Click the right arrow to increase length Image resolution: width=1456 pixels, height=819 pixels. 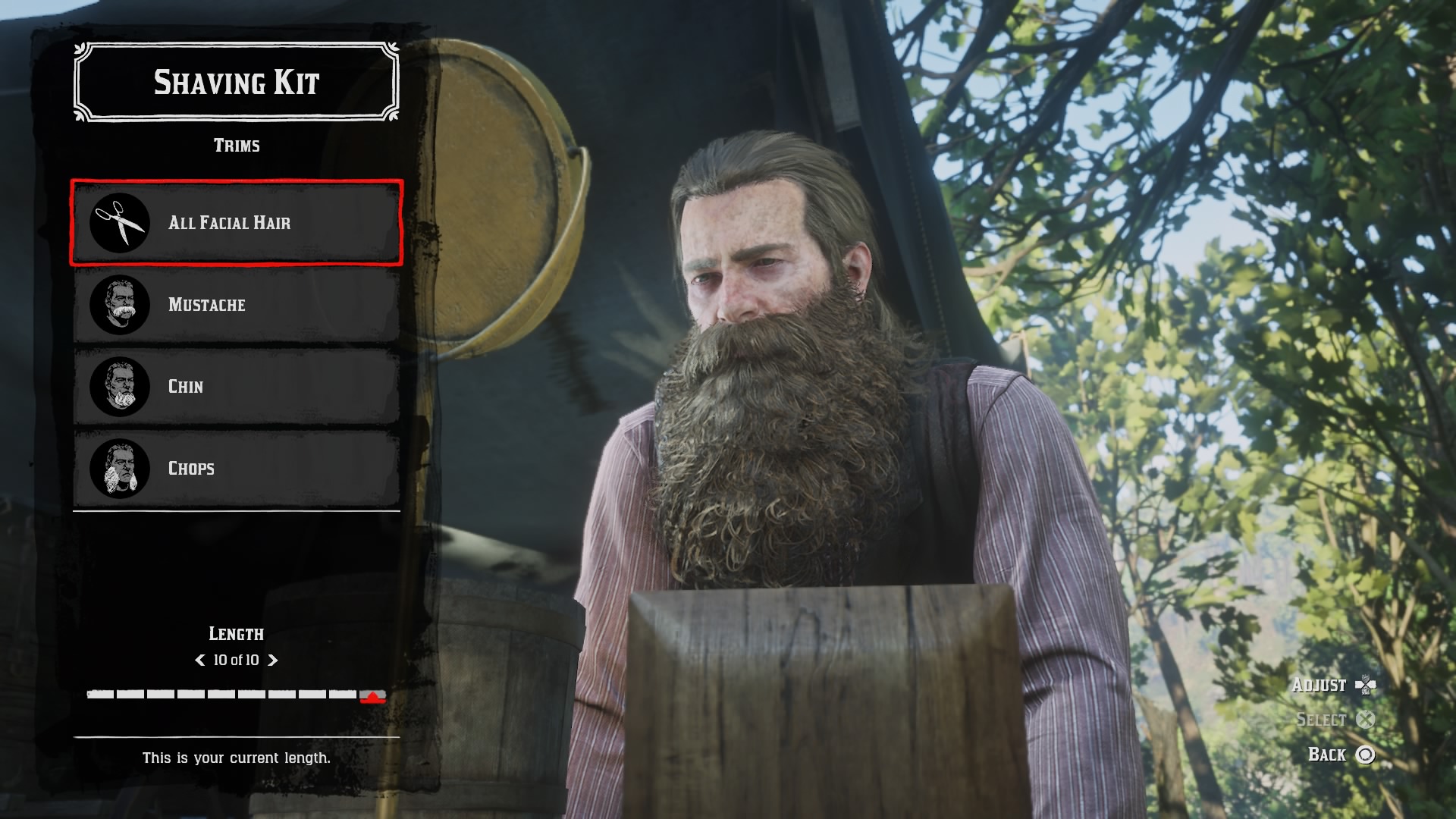pos(275,661)
